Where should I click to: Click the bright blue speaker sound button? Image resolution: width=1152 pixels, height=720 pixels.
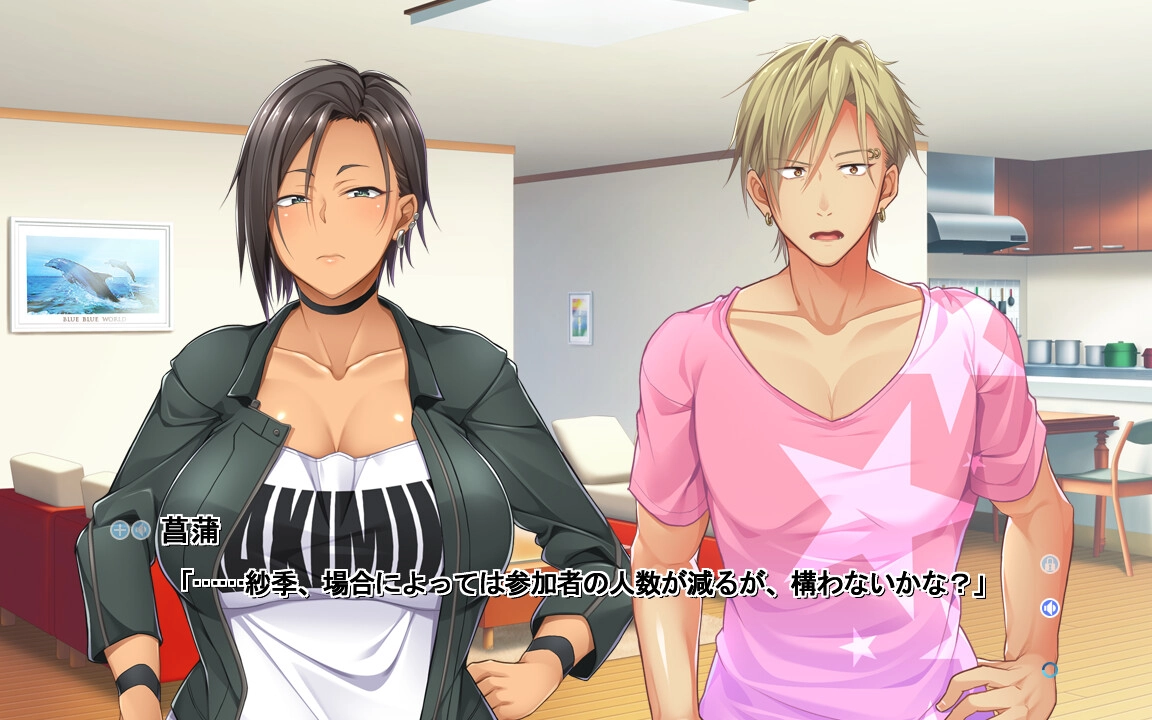pos(1049,607)
